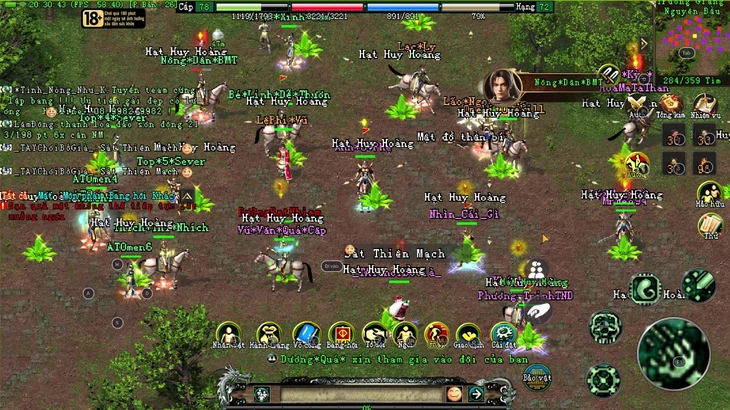Send the chat message with arrow button
The height and width of the screenshot is (410, 730).
click(477, 395)
